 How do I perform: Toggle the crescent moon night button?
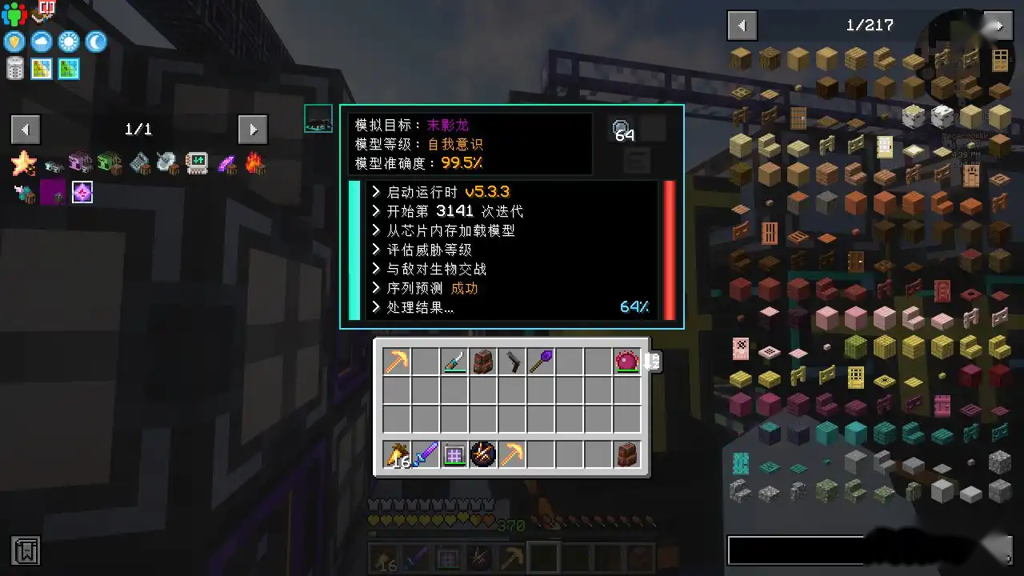coord(96,42)
